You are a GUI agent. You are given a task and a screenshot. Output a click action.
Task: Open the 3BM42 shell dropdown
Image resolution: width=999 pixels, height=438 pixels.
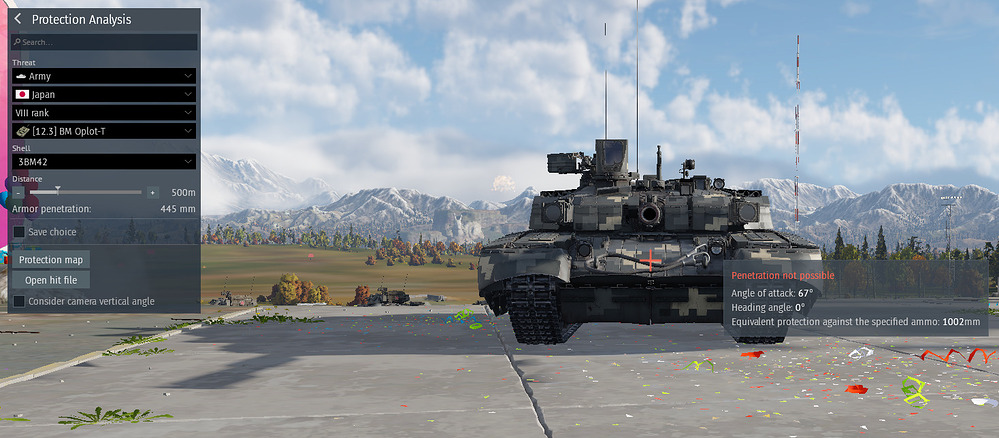click(104, 161)
